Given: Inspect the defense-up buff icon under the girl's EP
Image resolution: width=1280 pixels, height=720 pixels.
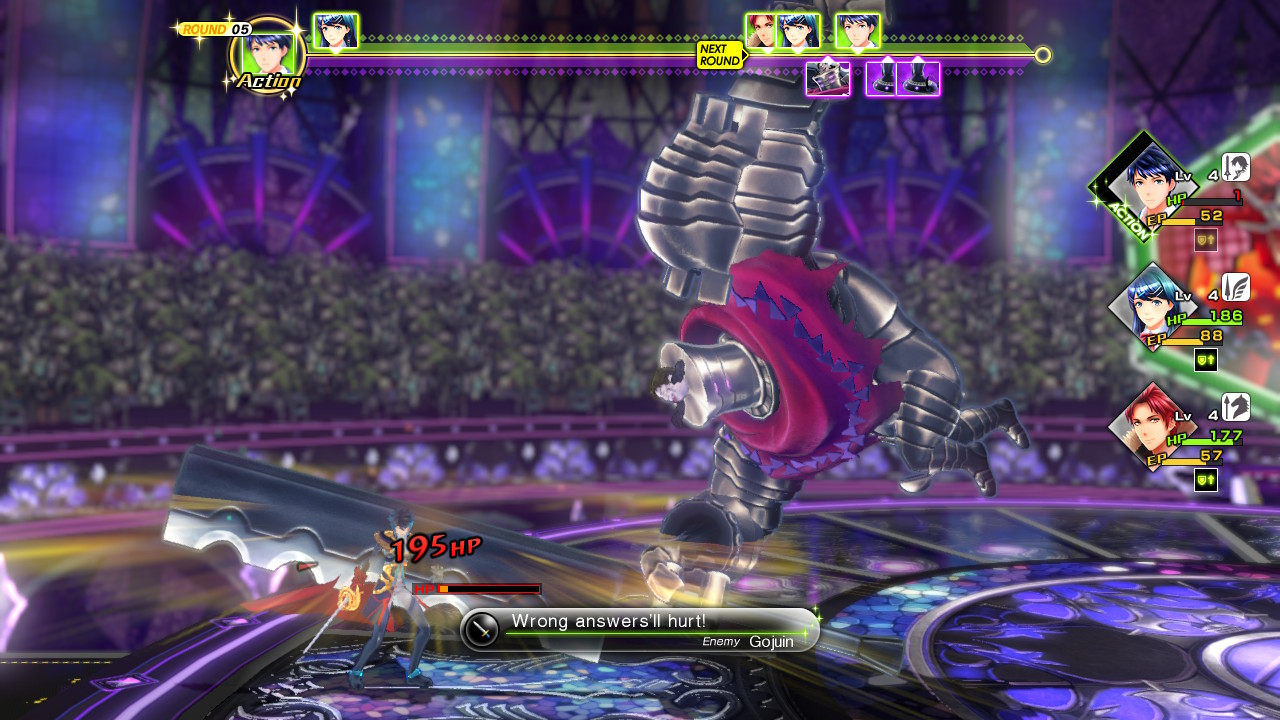Looking at the screenshot, I should pyautogui.click(x=1206, y=360).
